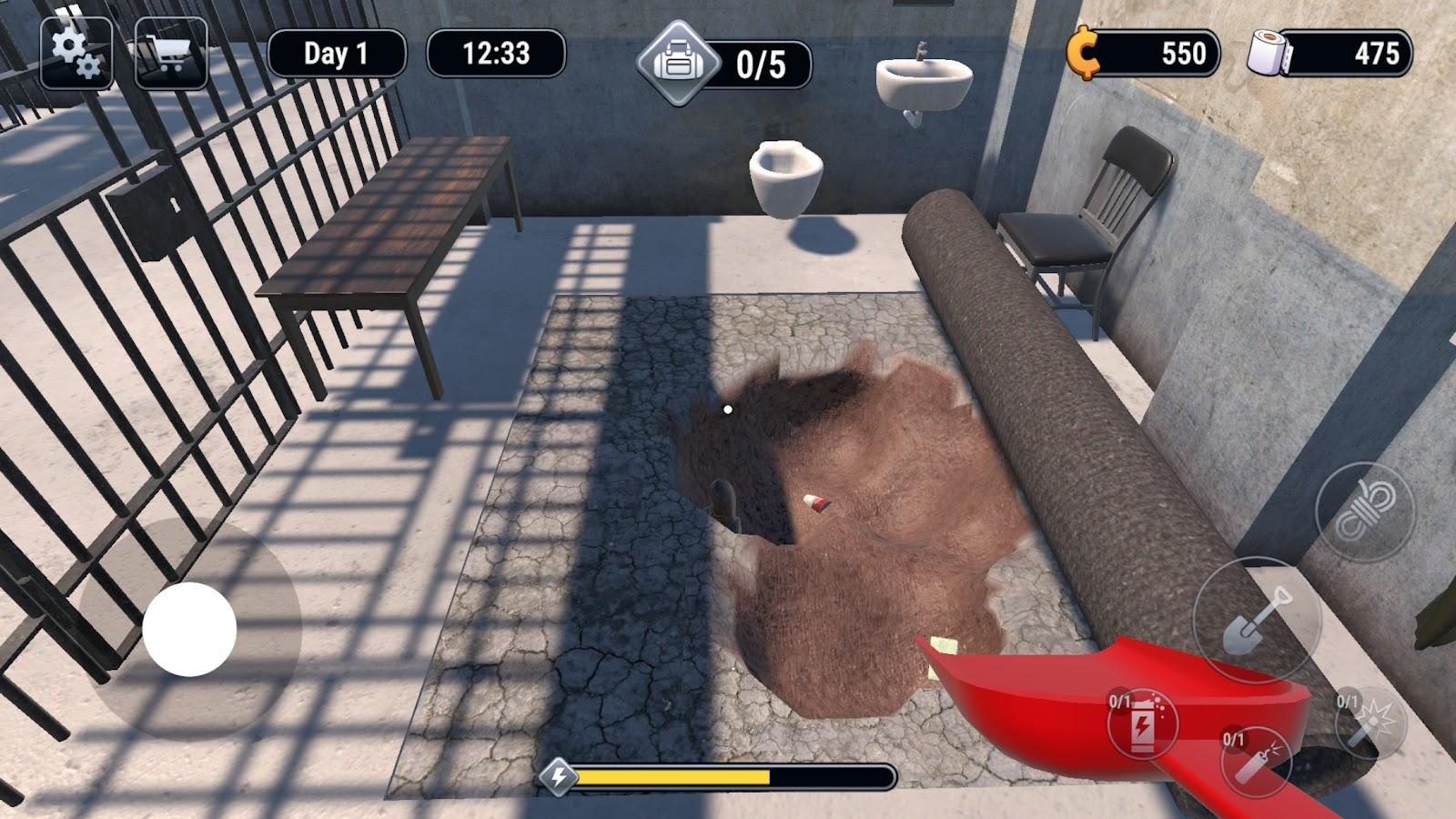Click the Day 1 display
This screenshot has width=1456, height=819.
(x=339, y=53)
